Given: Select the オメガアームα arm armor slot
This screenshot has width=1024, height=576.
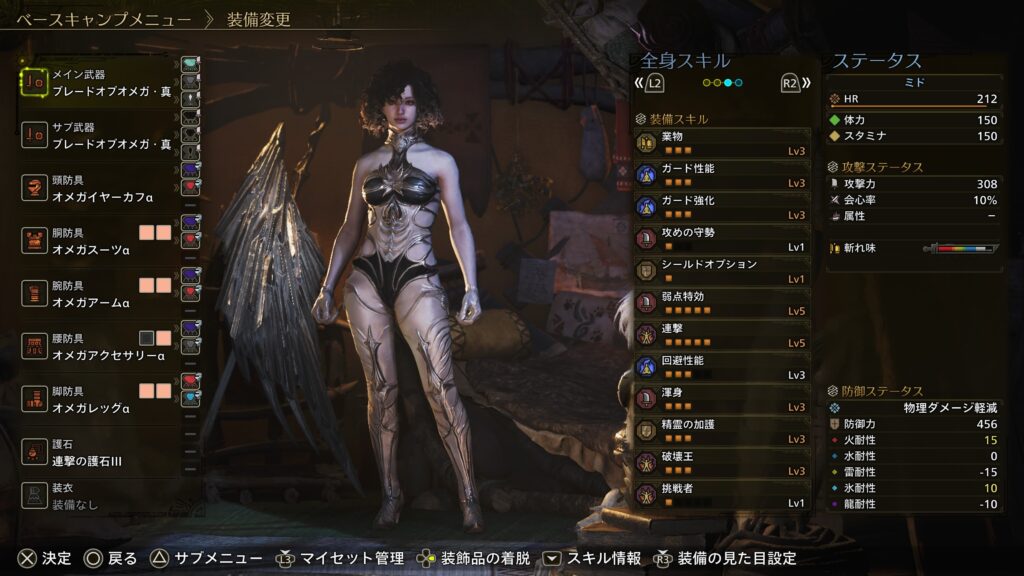Looking at the screenshot, I should (x=100, y=294).
